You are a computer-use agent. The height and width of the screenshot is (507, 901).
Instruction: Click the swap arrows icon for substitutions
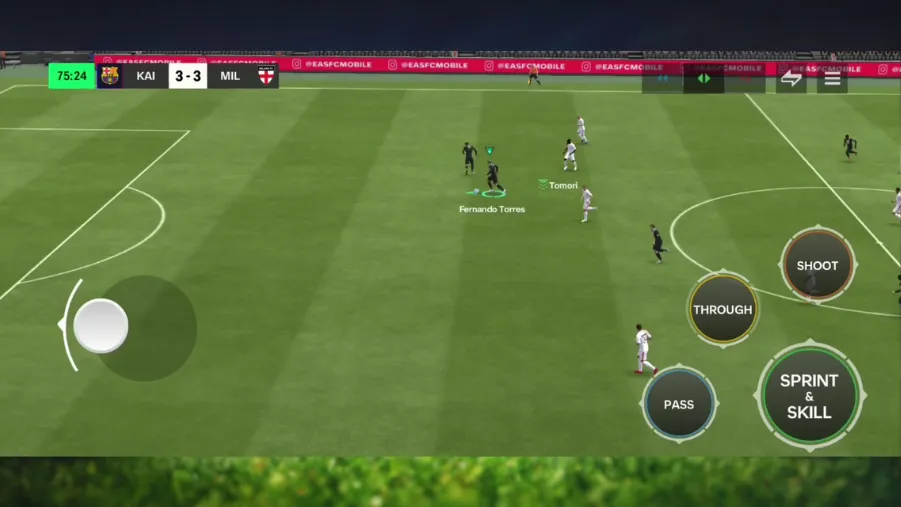click(x=791, y=78)
